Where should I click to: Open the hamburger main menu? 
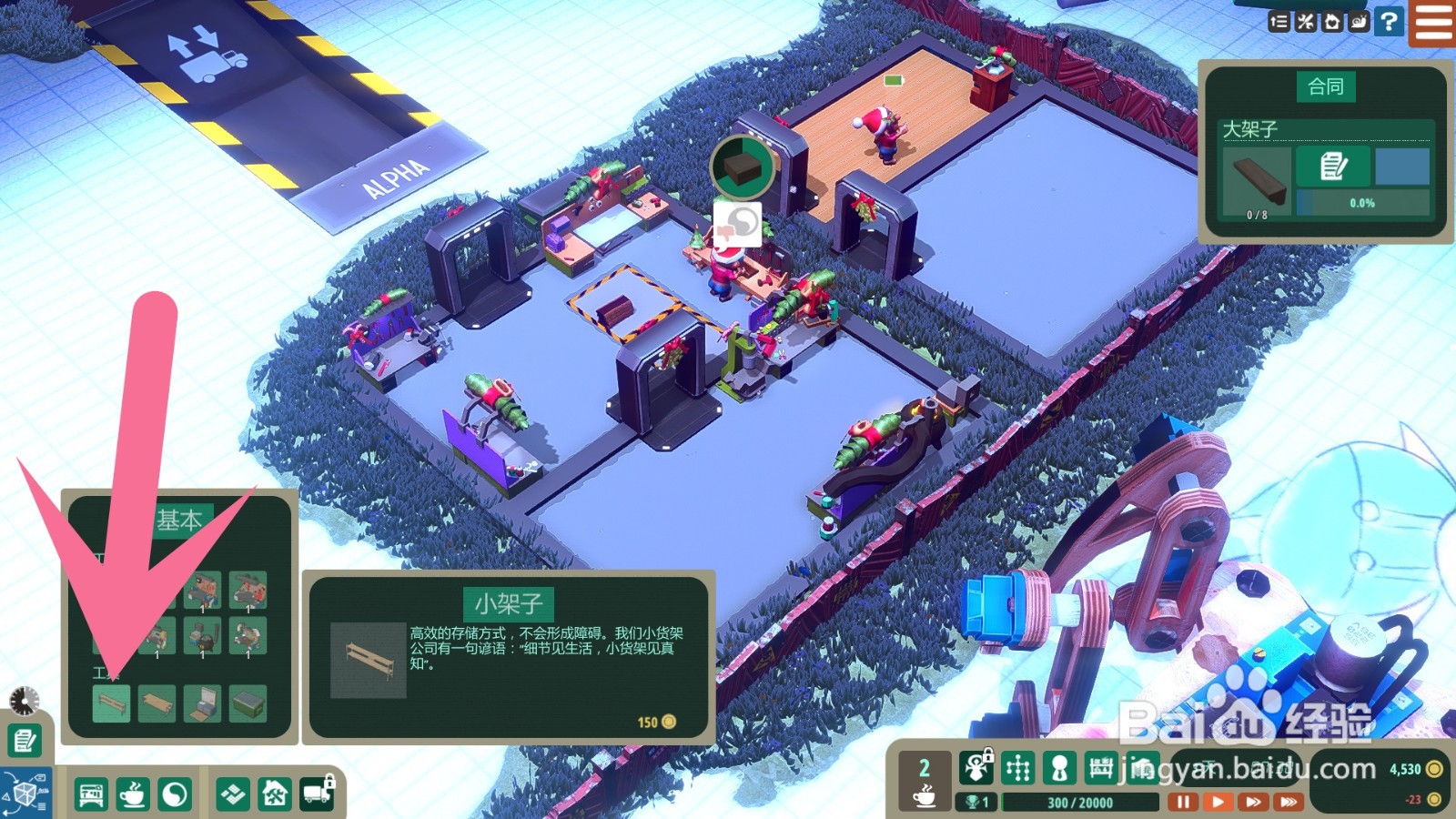click(x=1433, y=23)
